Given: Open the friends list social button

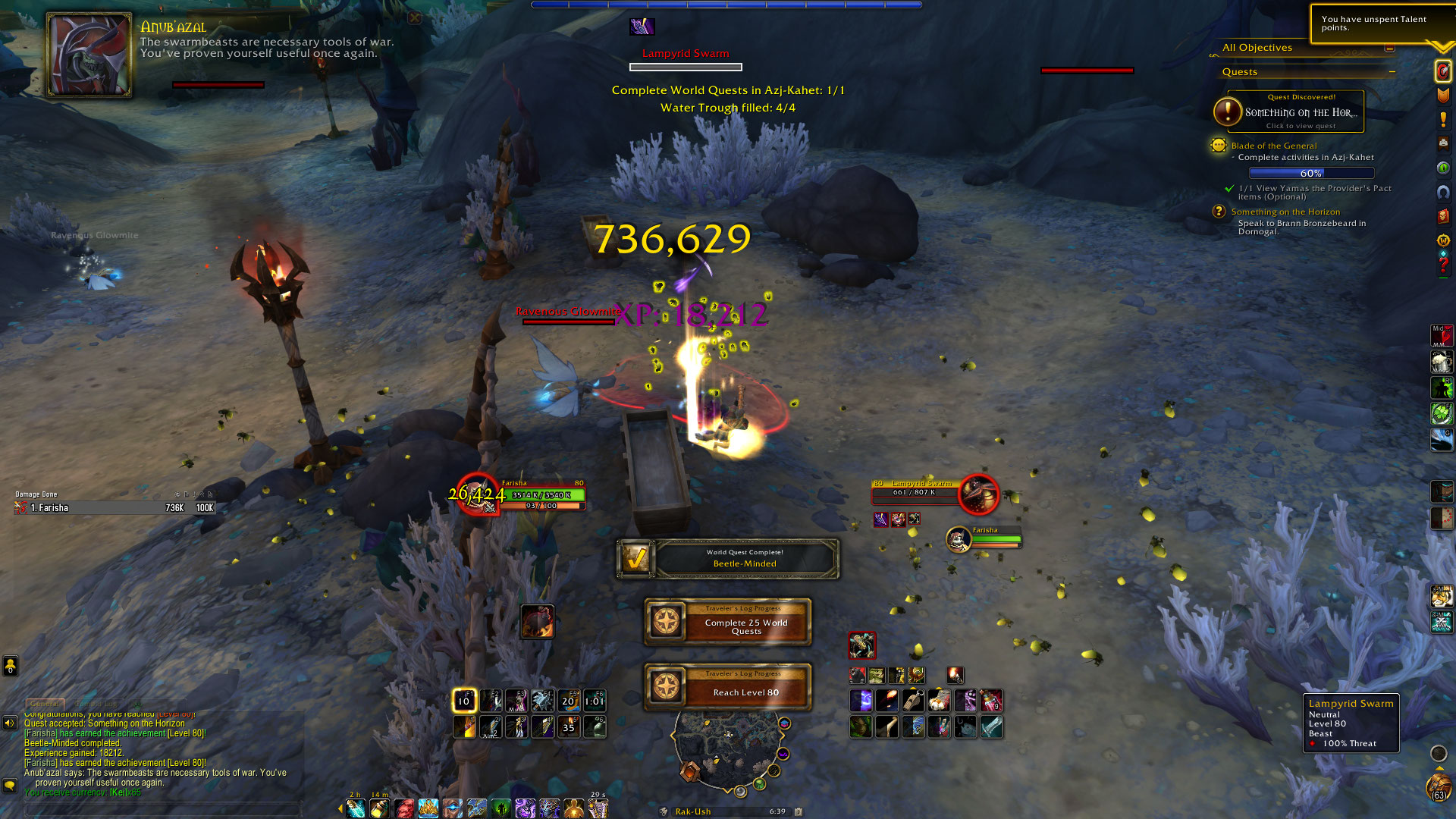Looking at the screenshot, I should tap(10, 666).
